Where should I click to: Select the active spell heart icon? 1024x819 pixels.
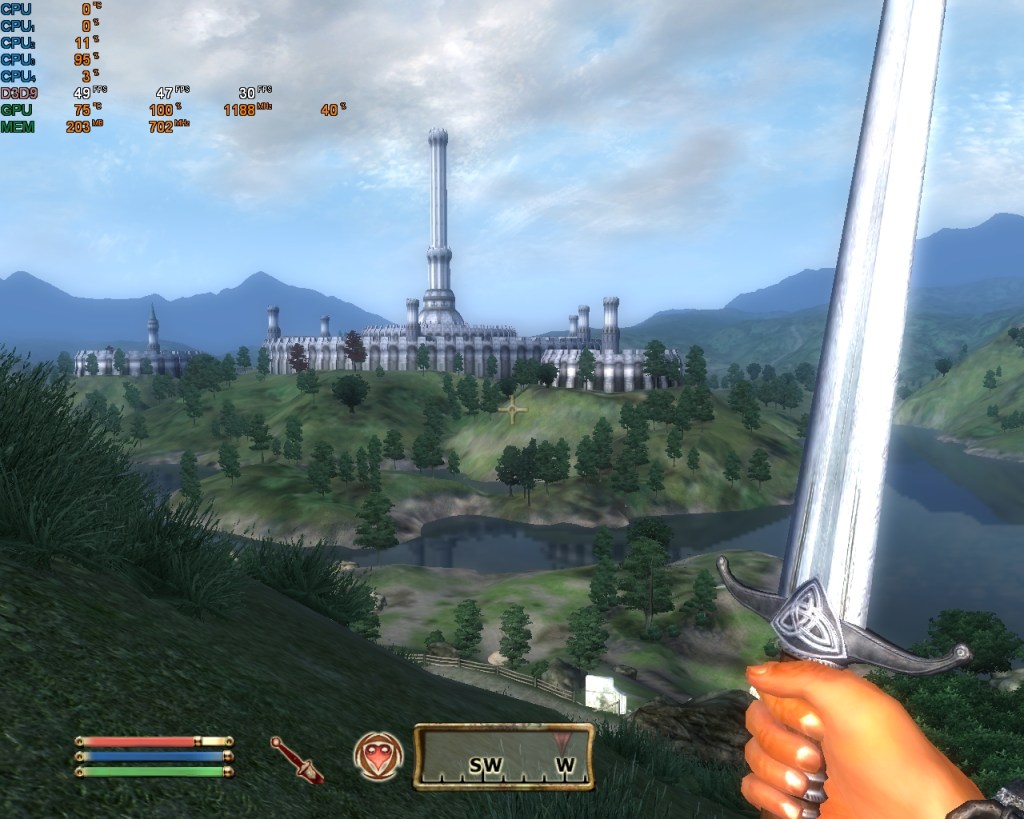378,757
